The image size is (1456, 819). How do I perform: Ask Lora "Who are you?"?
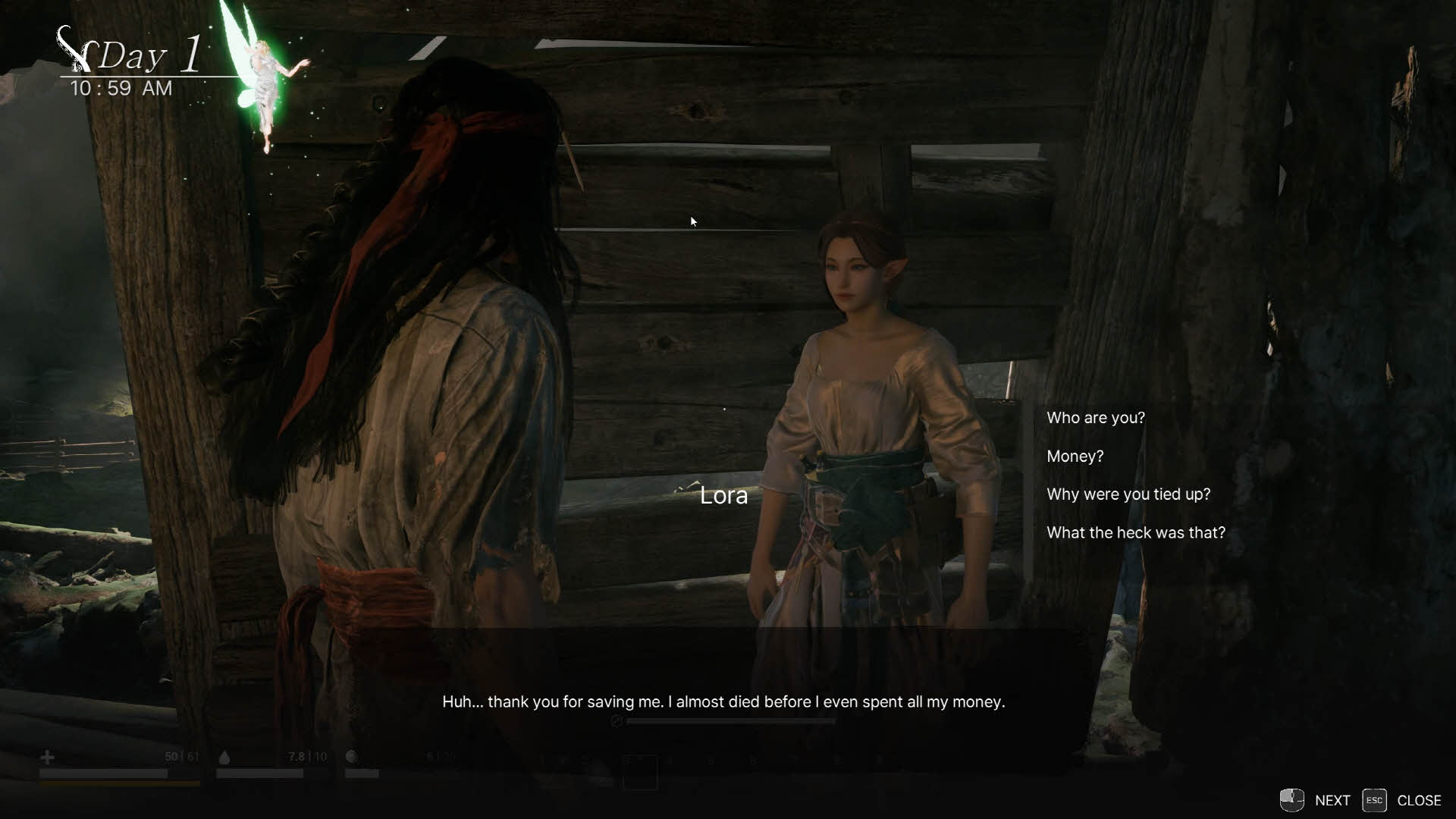point(1095,418)
